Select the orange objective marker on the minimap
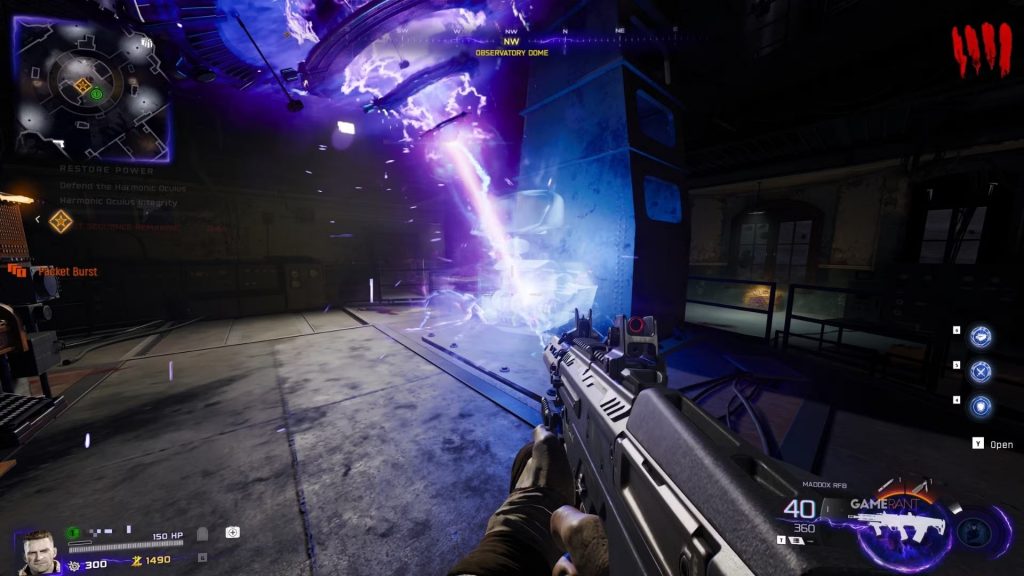The height and width of the screenshot is (576, 1024). coord(83,86)
